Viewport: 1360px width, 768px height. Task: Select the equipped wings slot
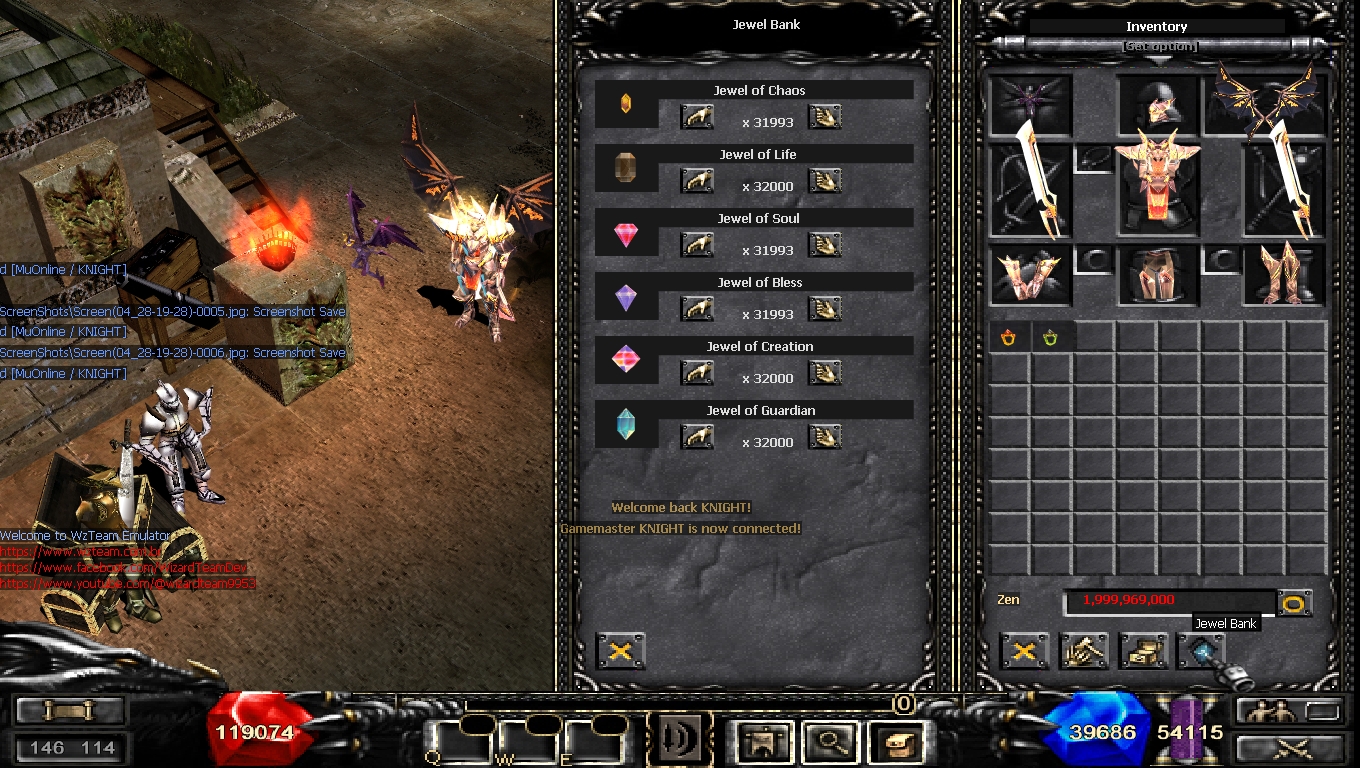pos(1266,104)
